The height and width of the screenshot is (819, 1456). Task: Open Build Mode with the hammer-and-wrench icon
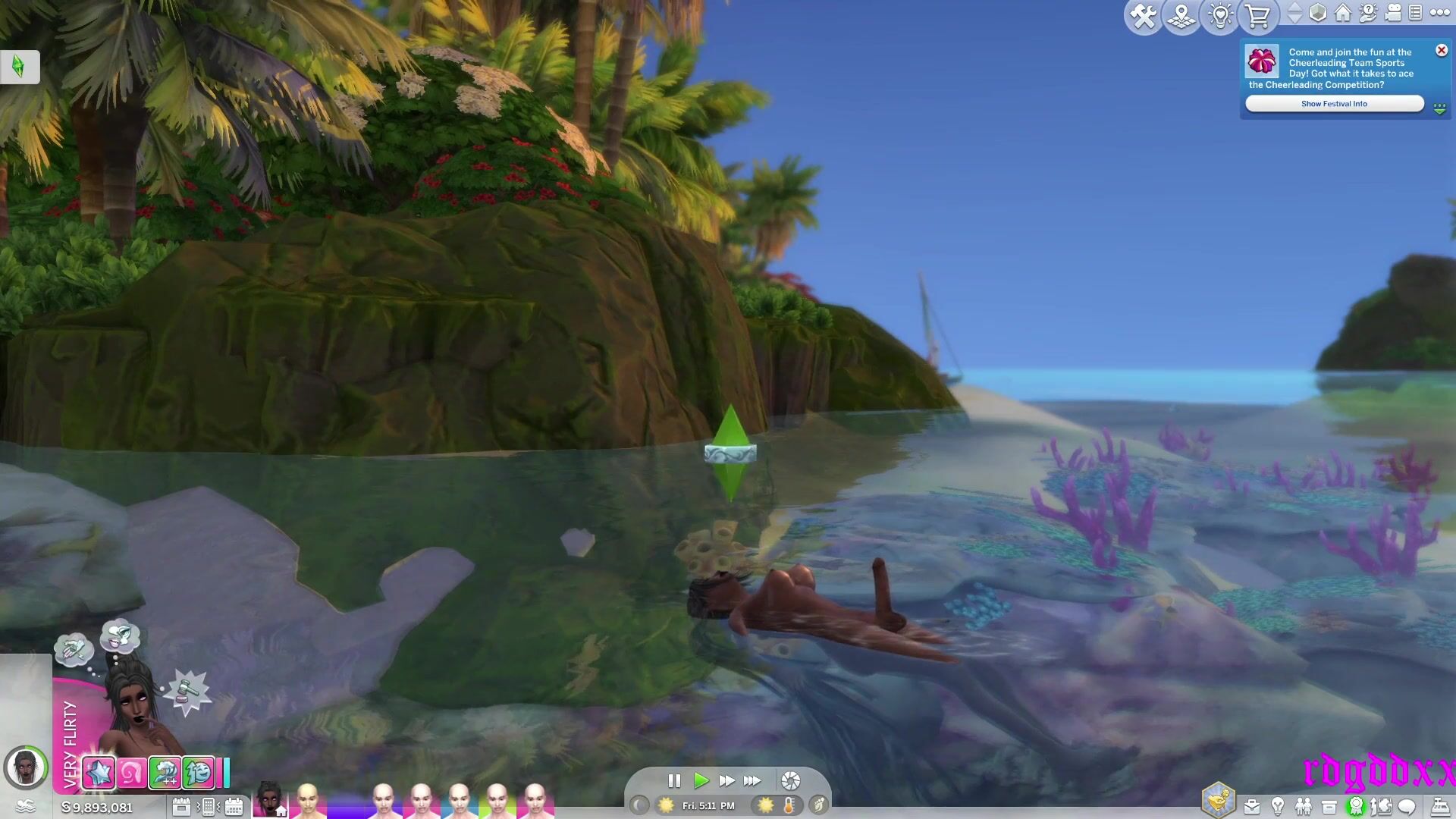pos(1143,16)
